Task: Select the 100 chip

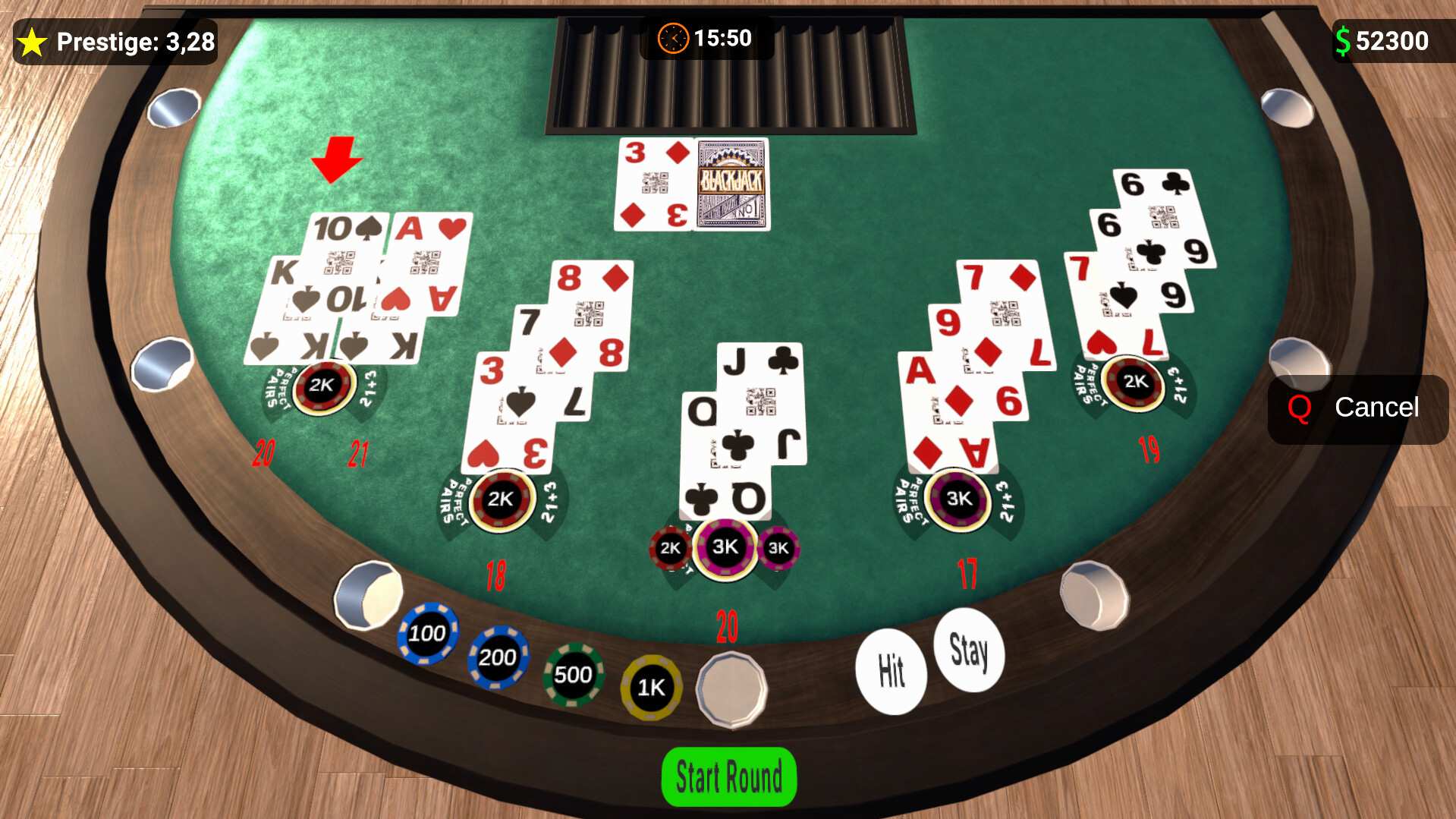Action: tap(427, 633)
